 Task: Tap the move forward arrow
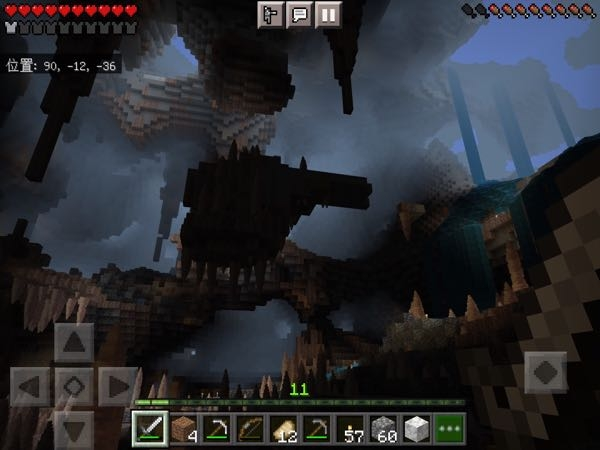click(x=74, y=343)
